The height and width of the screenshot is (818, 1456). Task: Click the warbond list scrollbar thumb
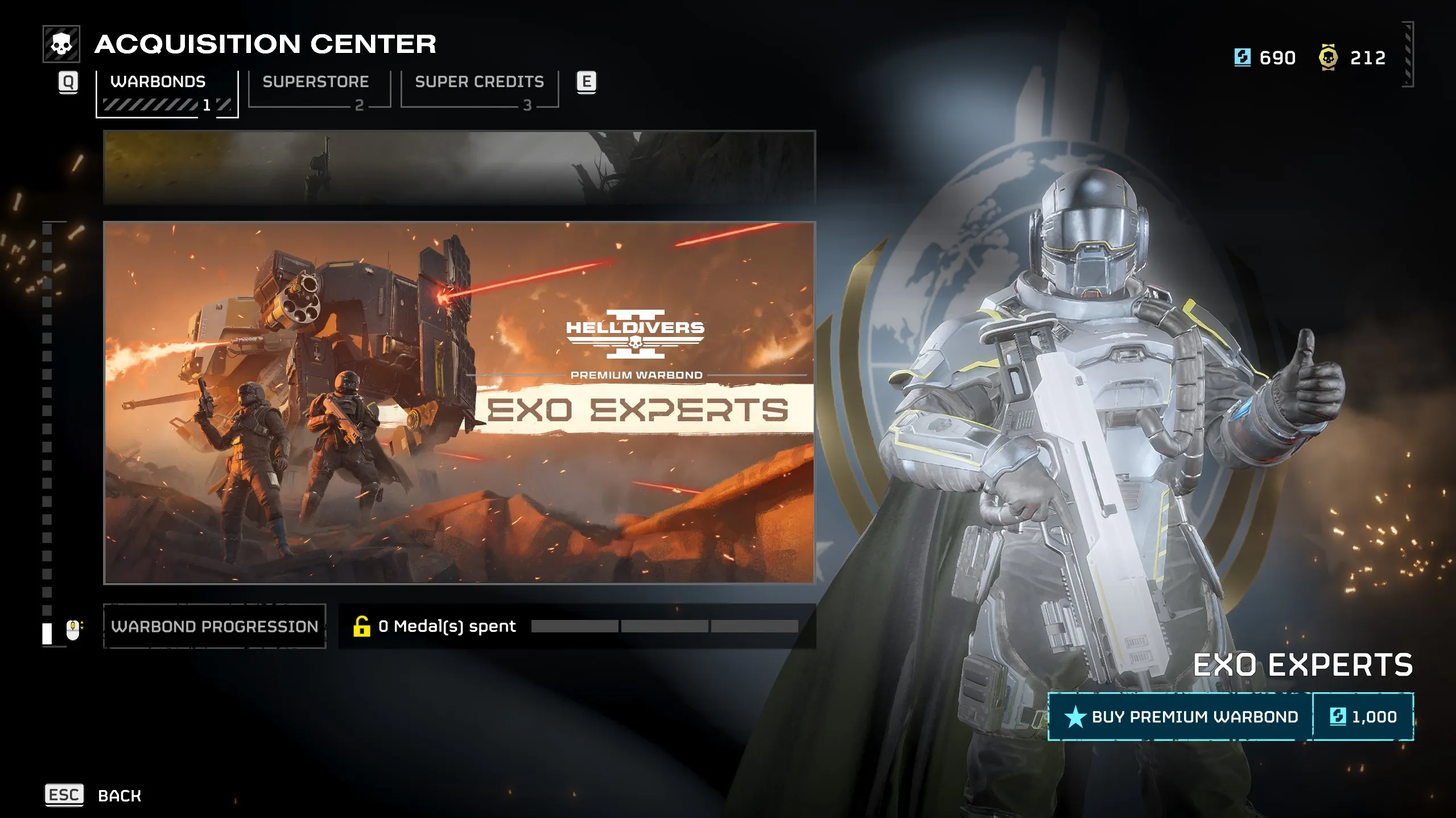pos(47,633)
